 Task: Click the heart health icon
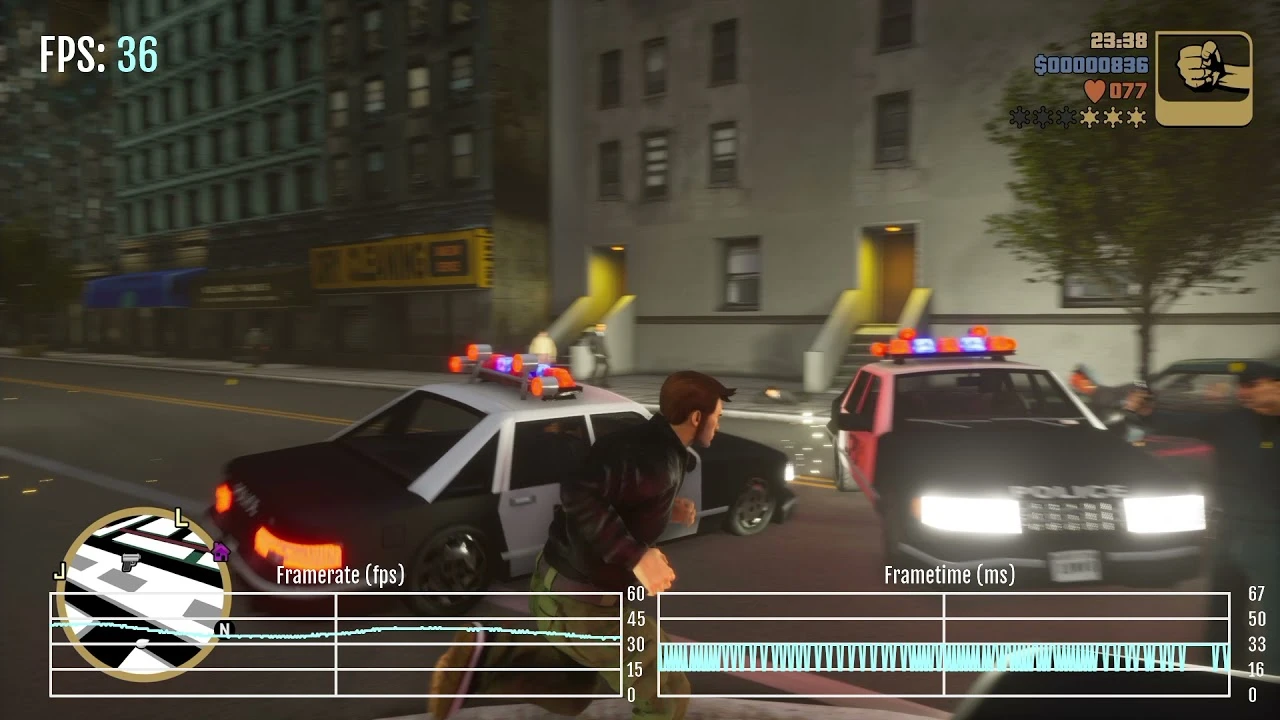pos(1095,90)
